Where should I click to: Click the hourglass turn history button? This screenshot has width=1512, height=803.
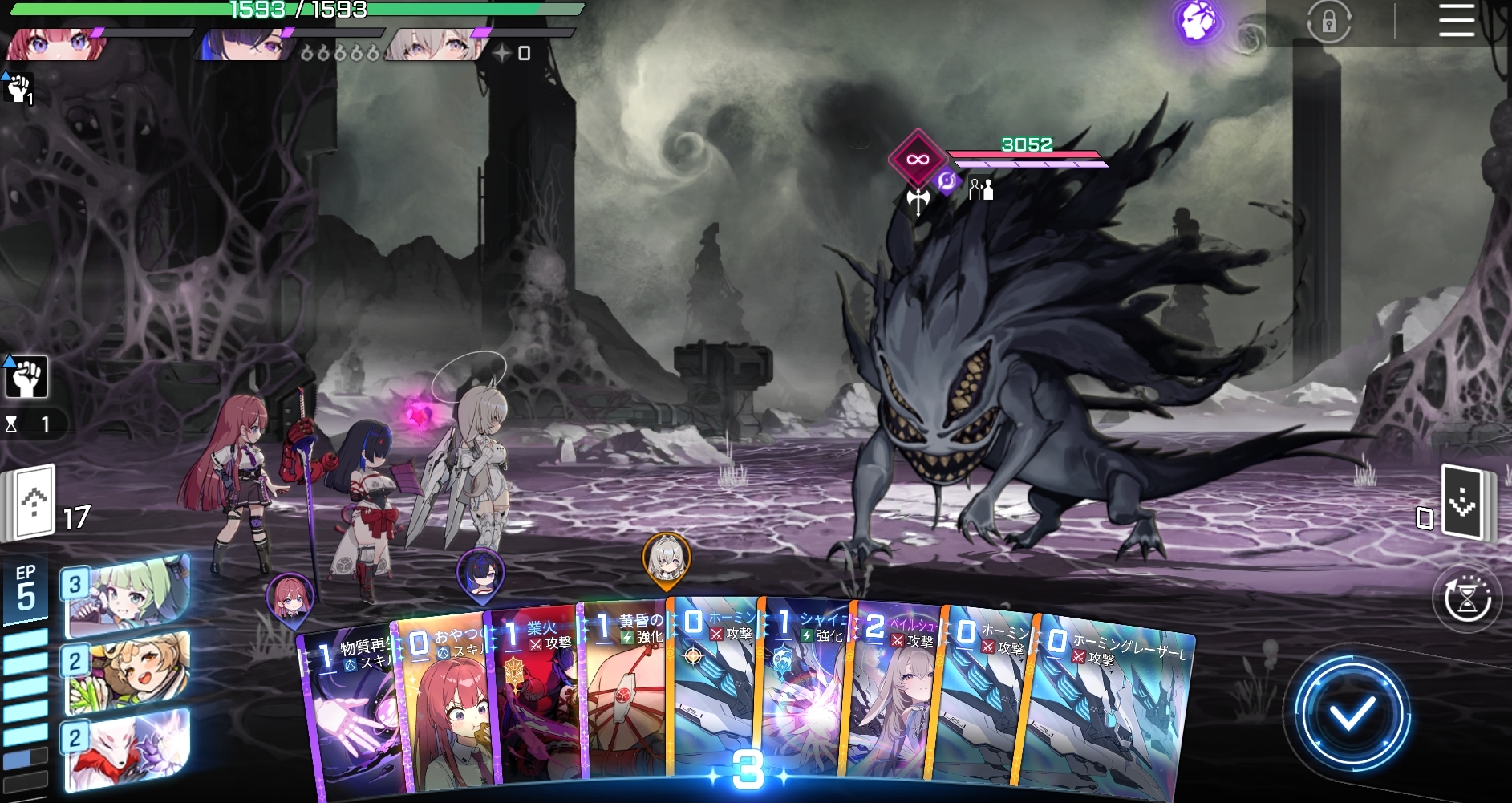pyautogui.click(x=1467, y=599)
